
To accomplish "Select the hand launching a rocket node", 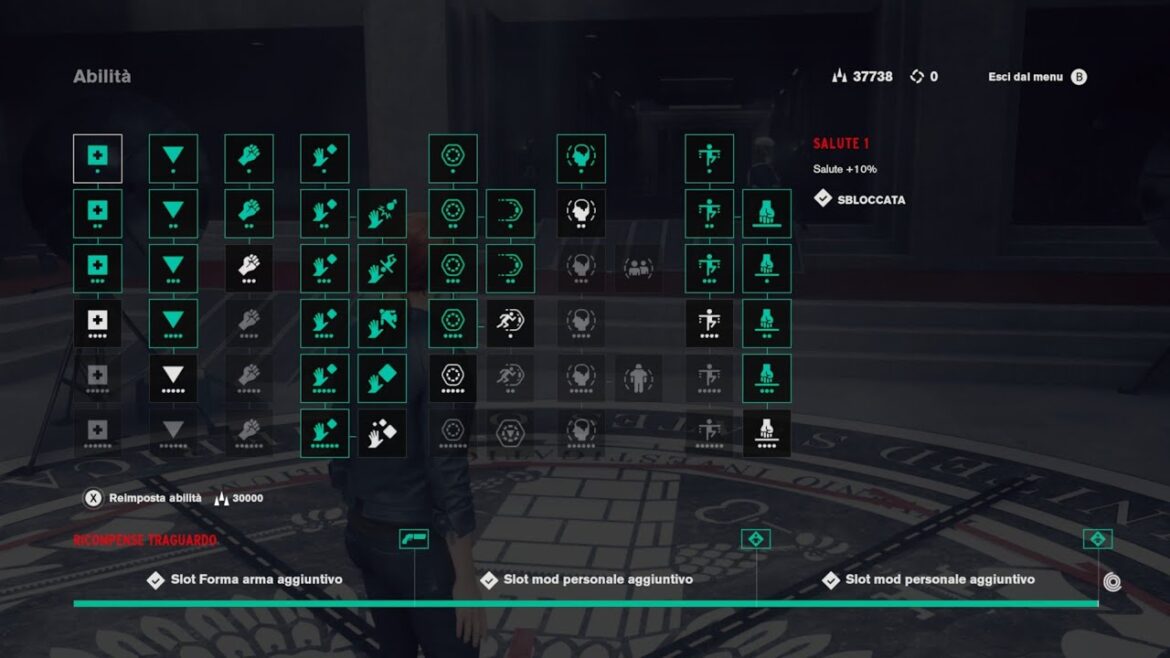I will click(x=382, y=268).
